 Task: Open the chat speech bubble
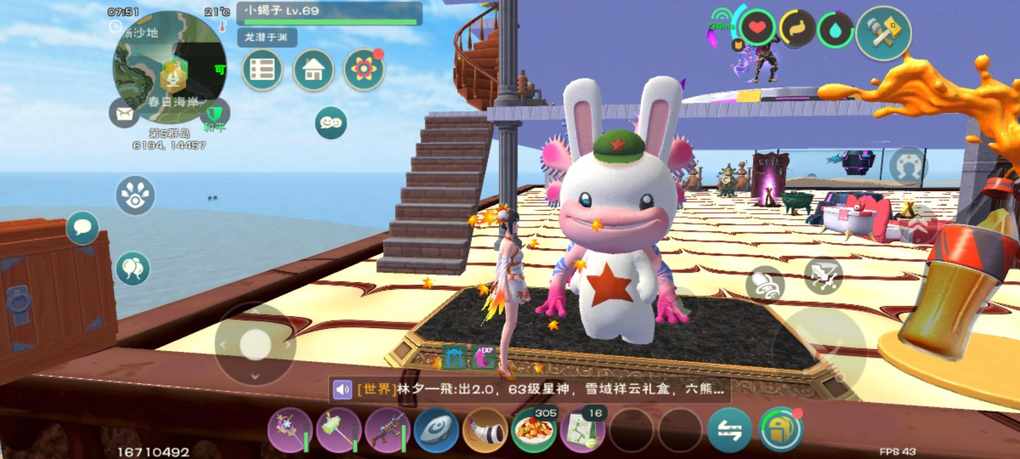tap(82, 228)
